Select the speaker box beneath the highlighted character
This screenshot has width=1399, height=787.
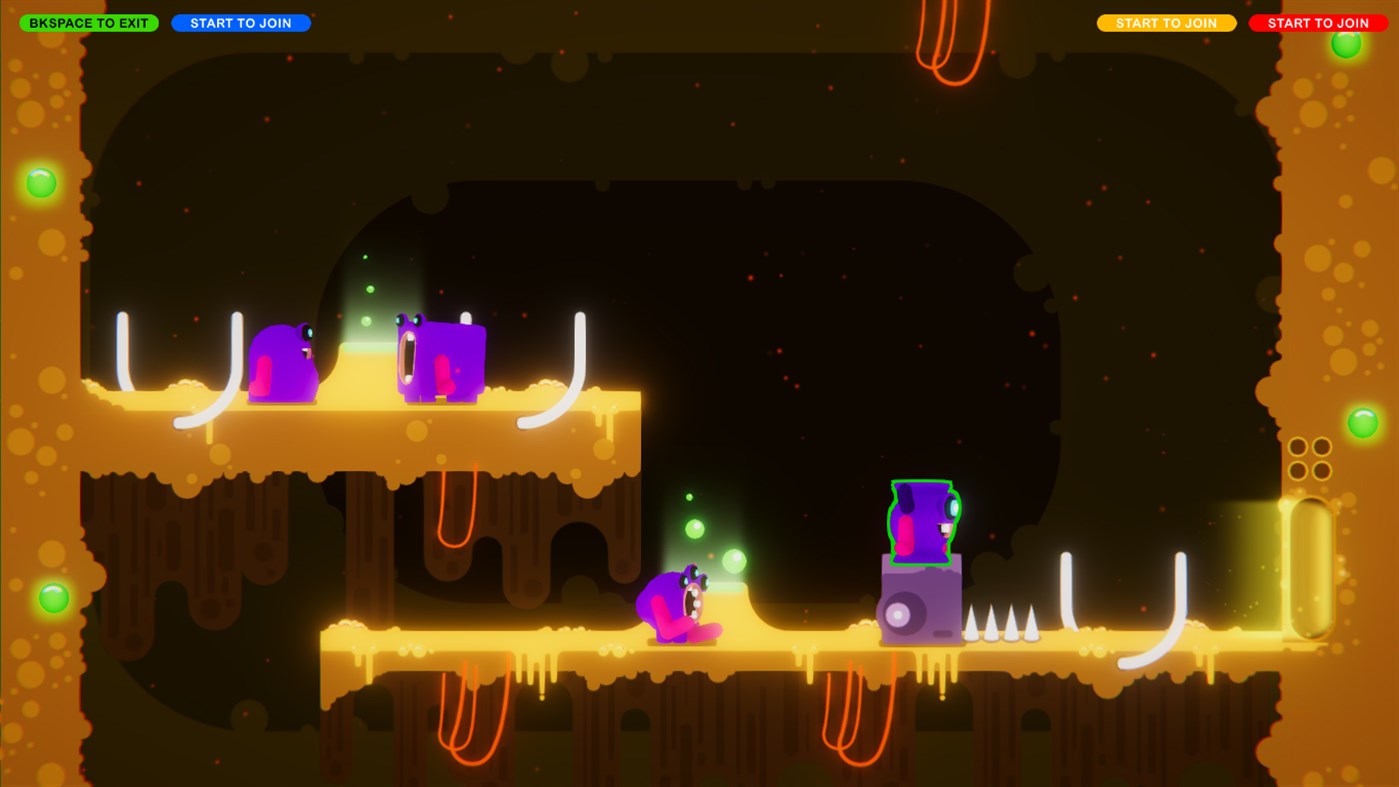918,605
